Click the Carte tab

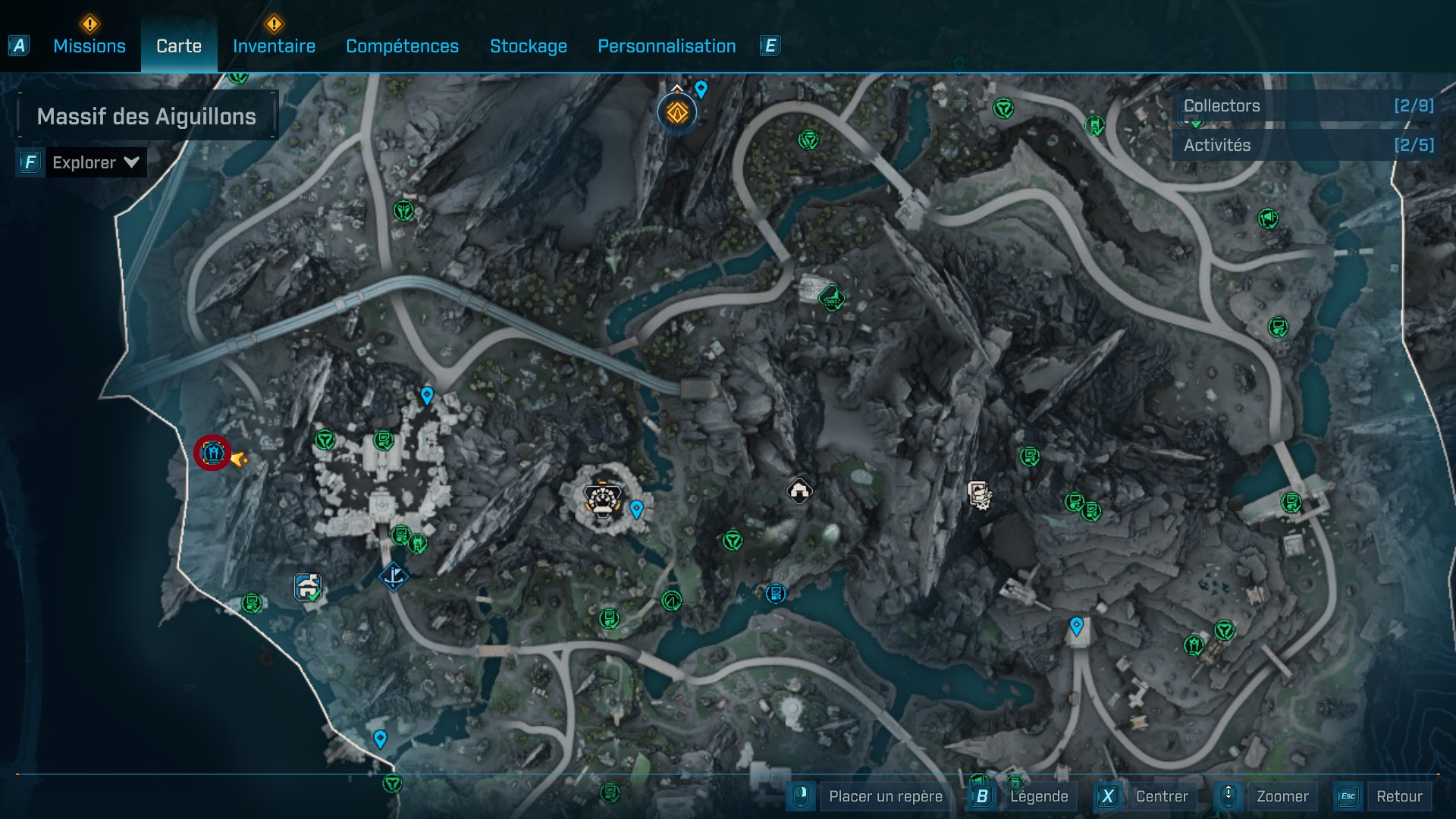tap(179, 46)
